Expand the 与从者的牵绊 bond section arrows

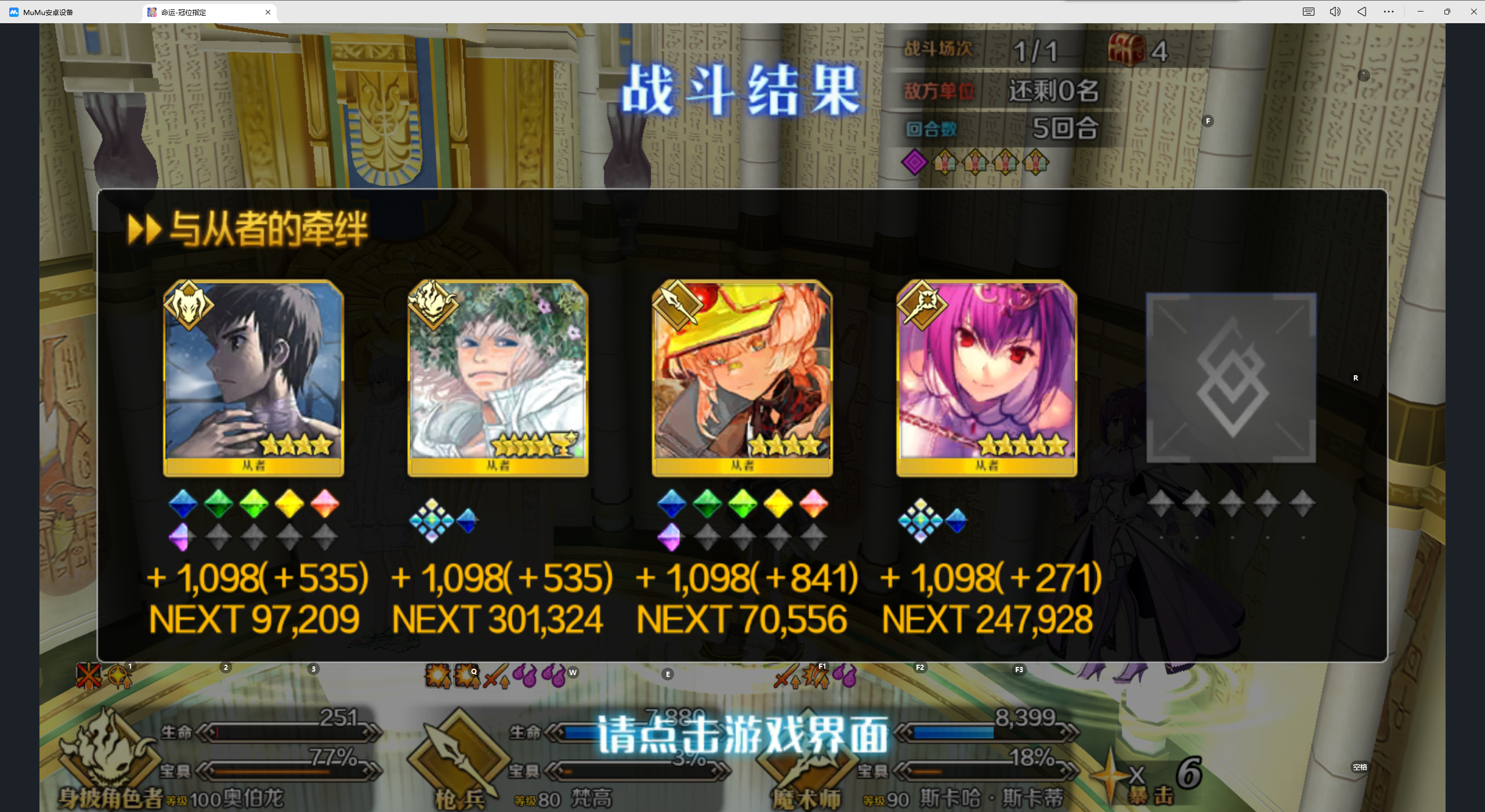(x=145, y=228)
